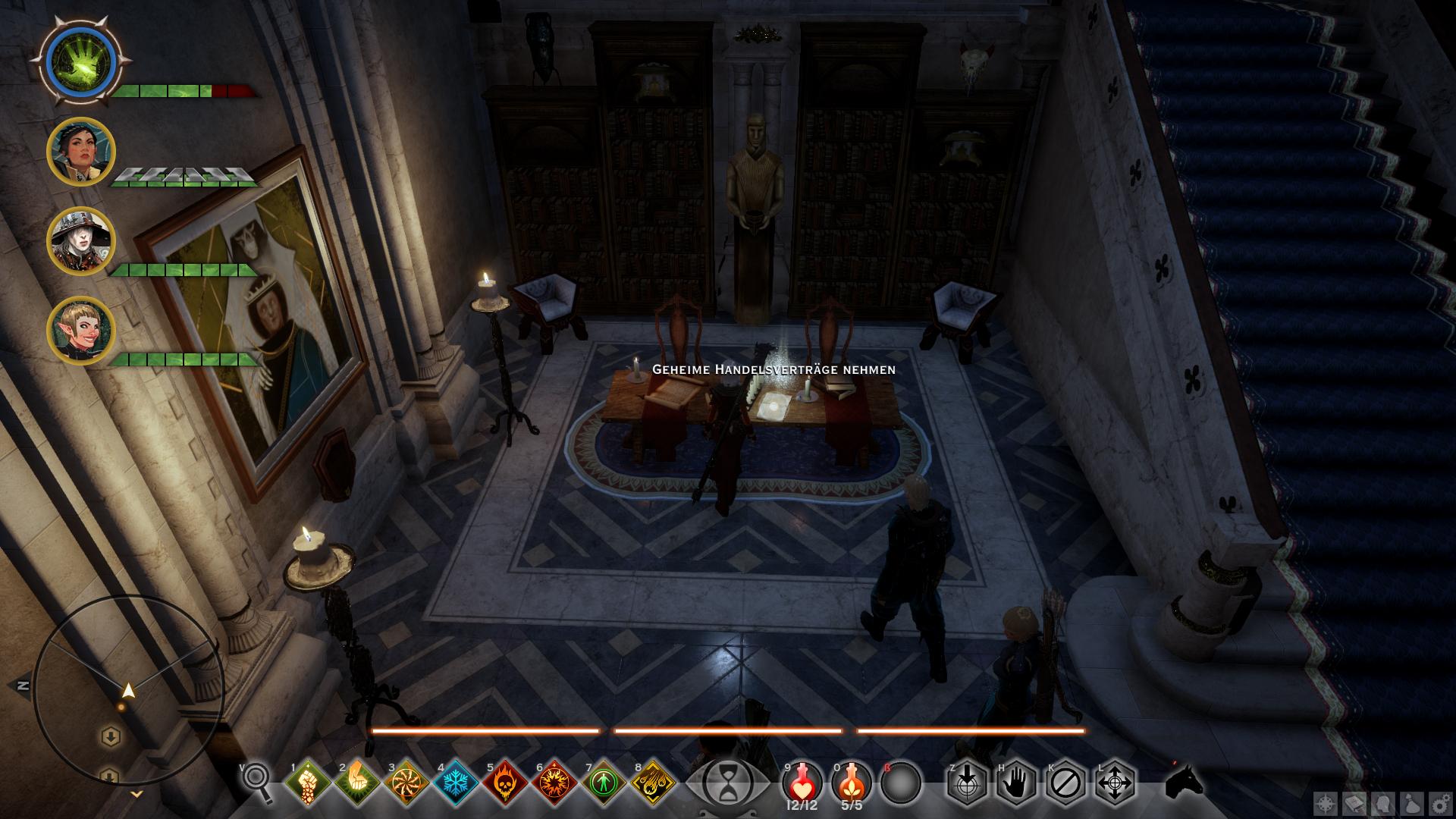
Task: Choose the blonde elf party portrait
Action: (x=80, y=330)
